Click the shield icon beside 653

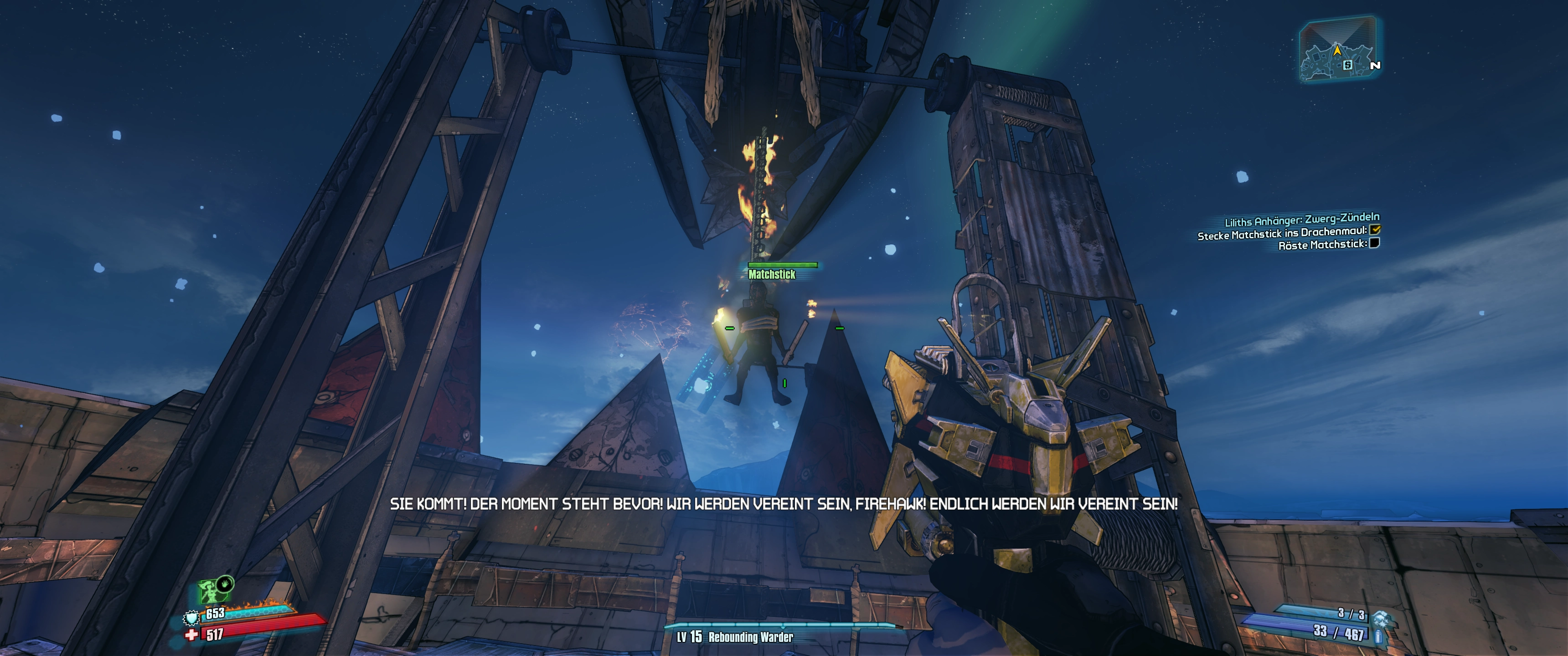tap(191, 618)
